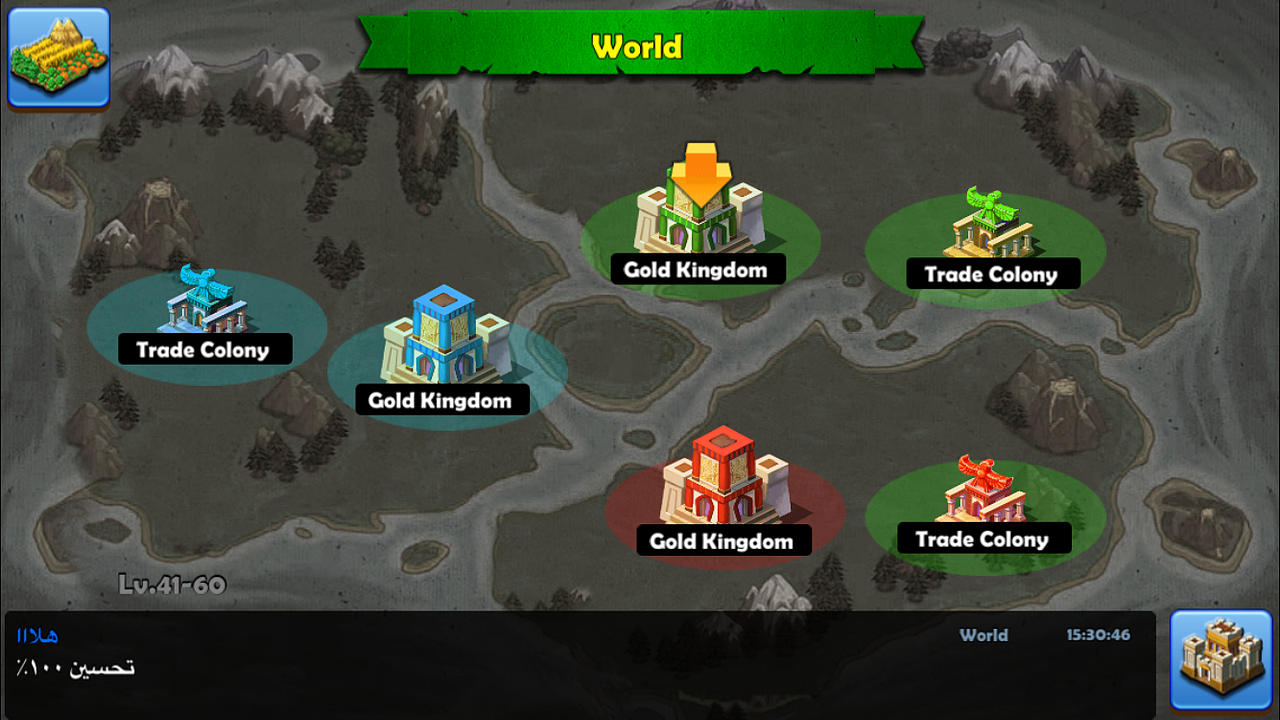This screenshot has height=720, width=1280.
Task: Switch to the World chat channel
Action: click(983, 635)
